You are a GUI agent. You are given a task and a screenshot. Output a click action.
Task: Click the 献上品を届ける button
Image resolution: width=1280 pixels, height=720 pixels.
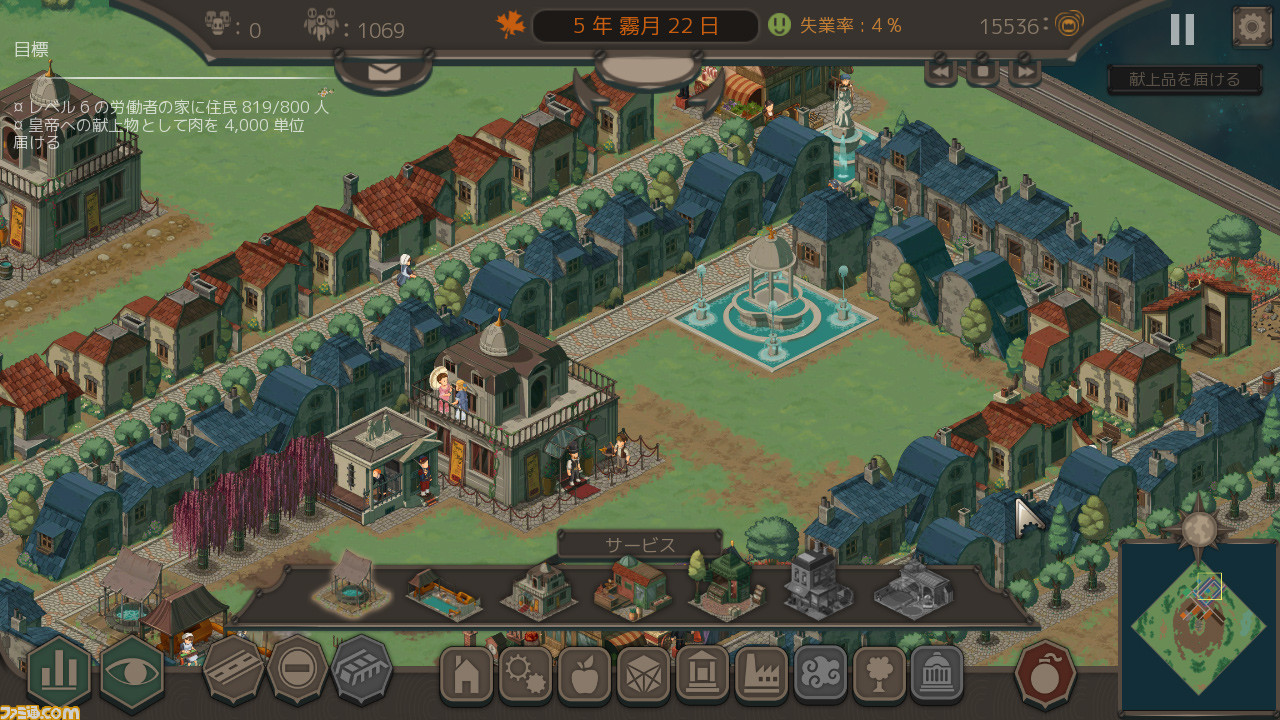coord(1184,79)
